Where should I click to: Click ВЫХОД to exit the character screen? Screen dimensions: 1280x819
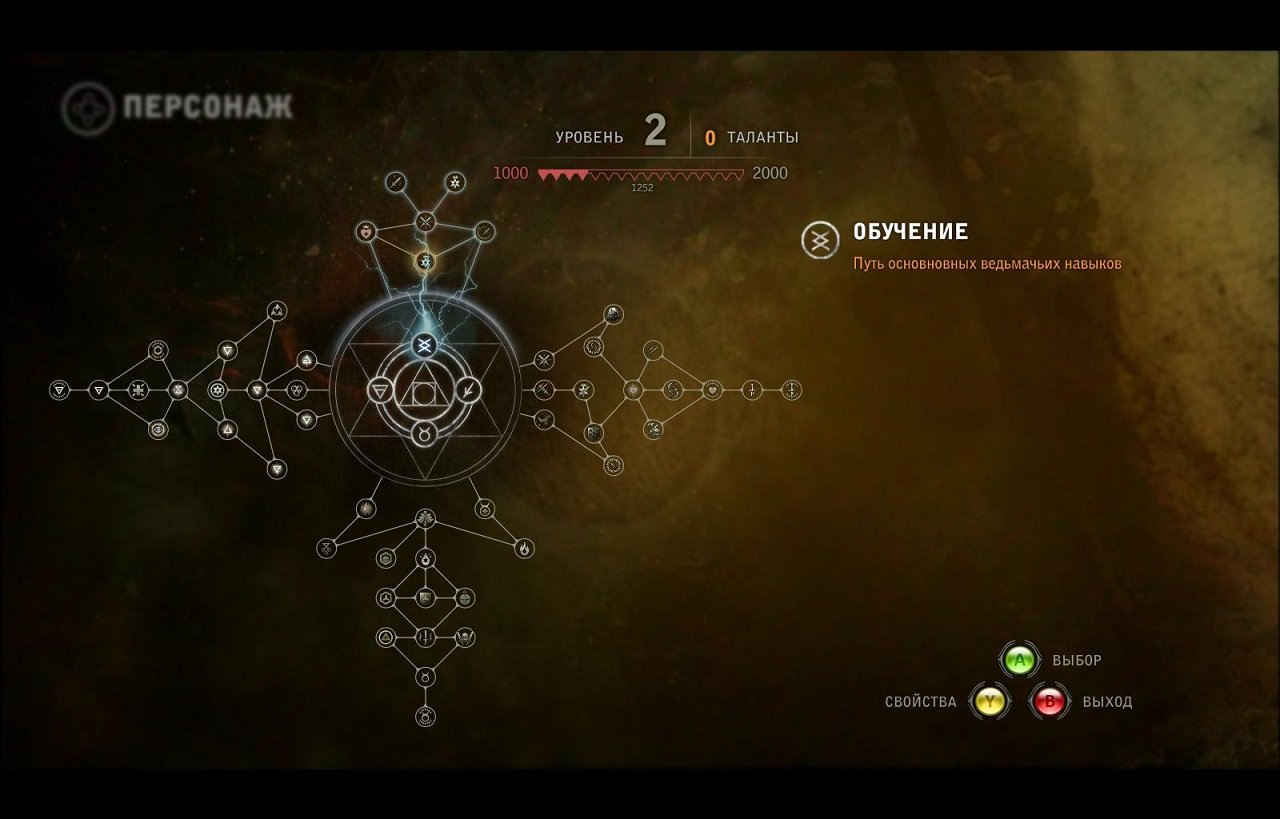[x=1105, y=702]
